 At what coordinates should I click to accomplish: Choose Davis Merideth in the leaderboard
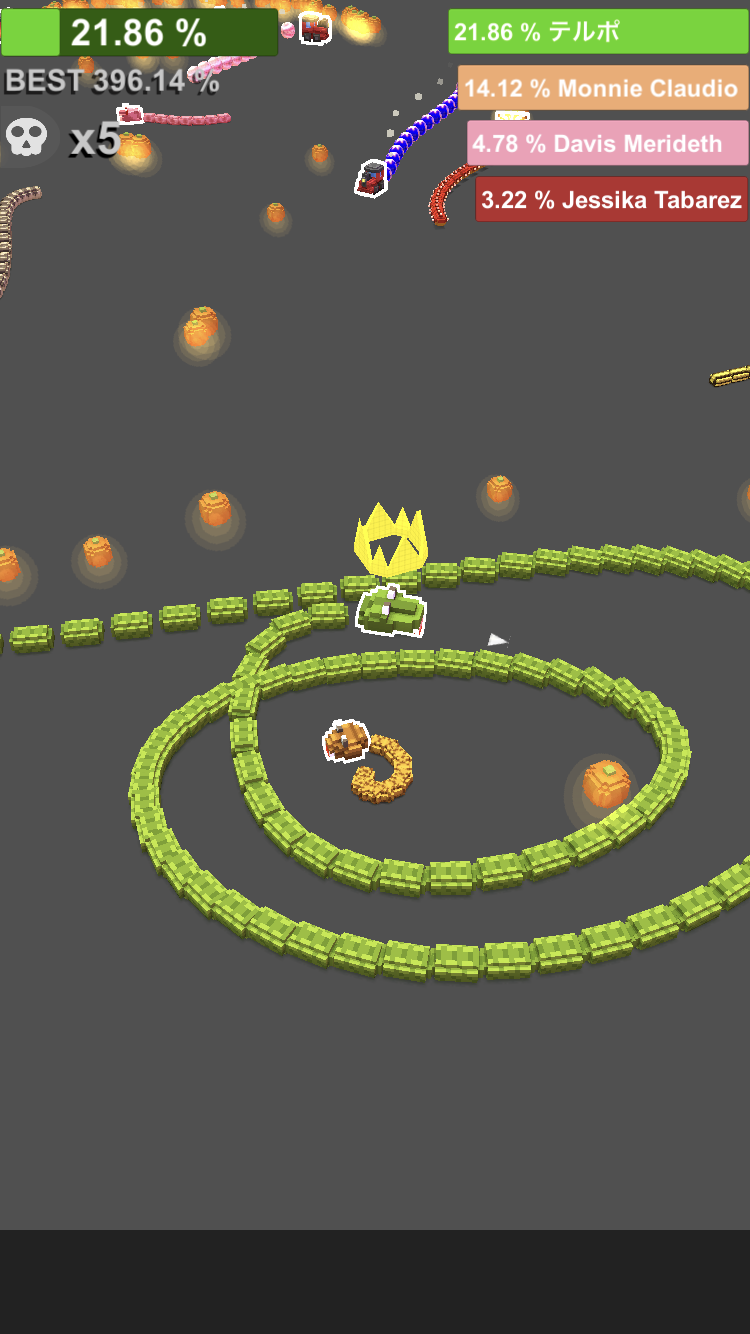tap(607, 144)
